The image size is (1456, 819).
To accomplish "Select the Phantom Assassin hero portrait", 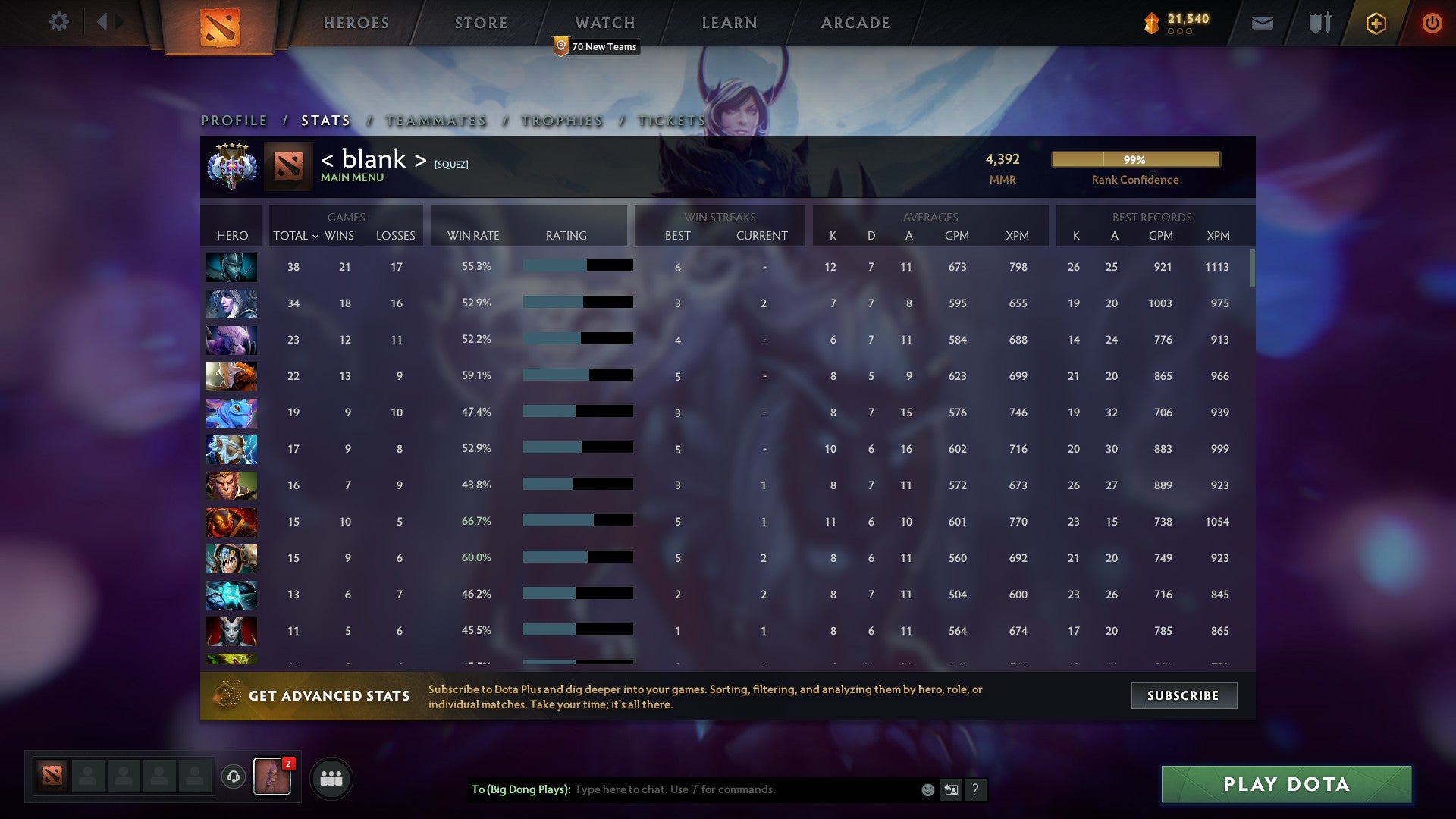I will point(231,267).
